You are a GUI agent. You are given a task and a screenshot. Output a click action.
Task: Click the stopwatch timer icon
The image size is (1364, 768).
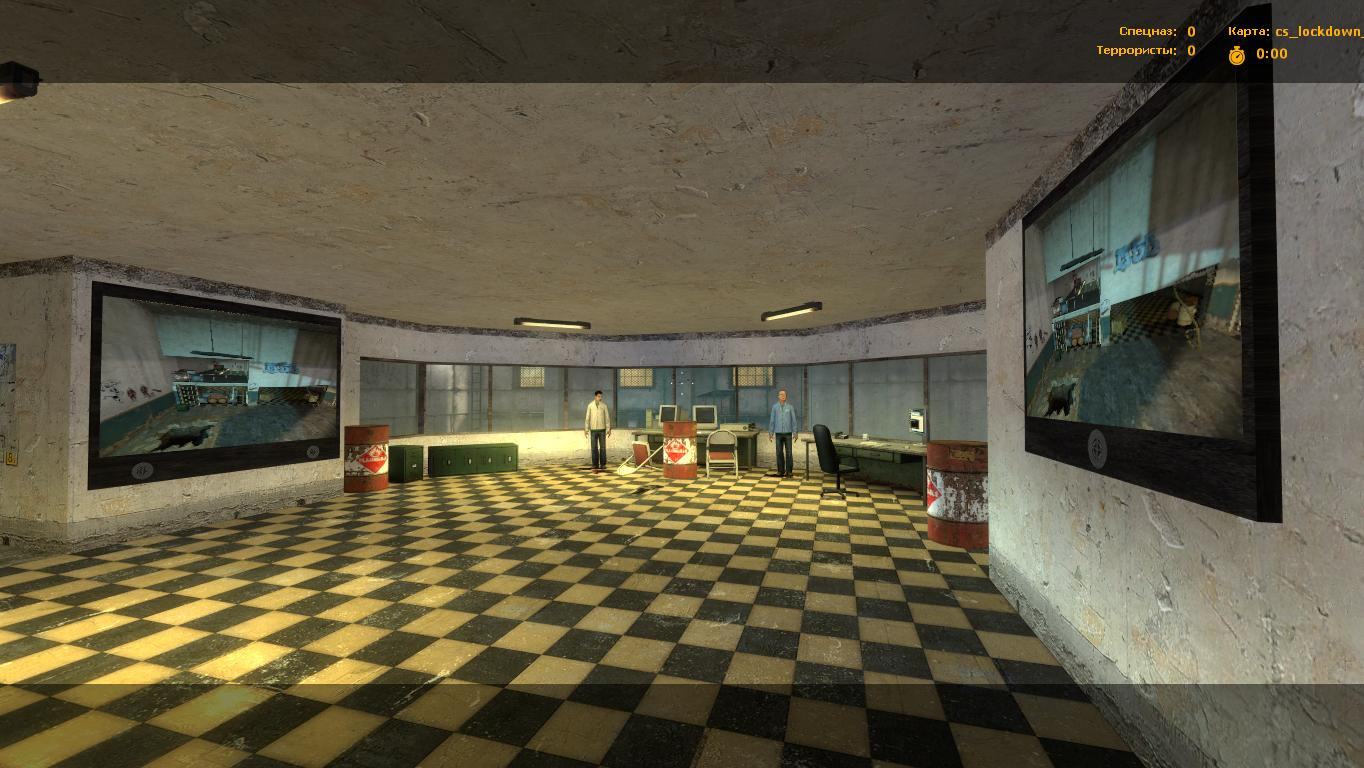point(1238,55)
